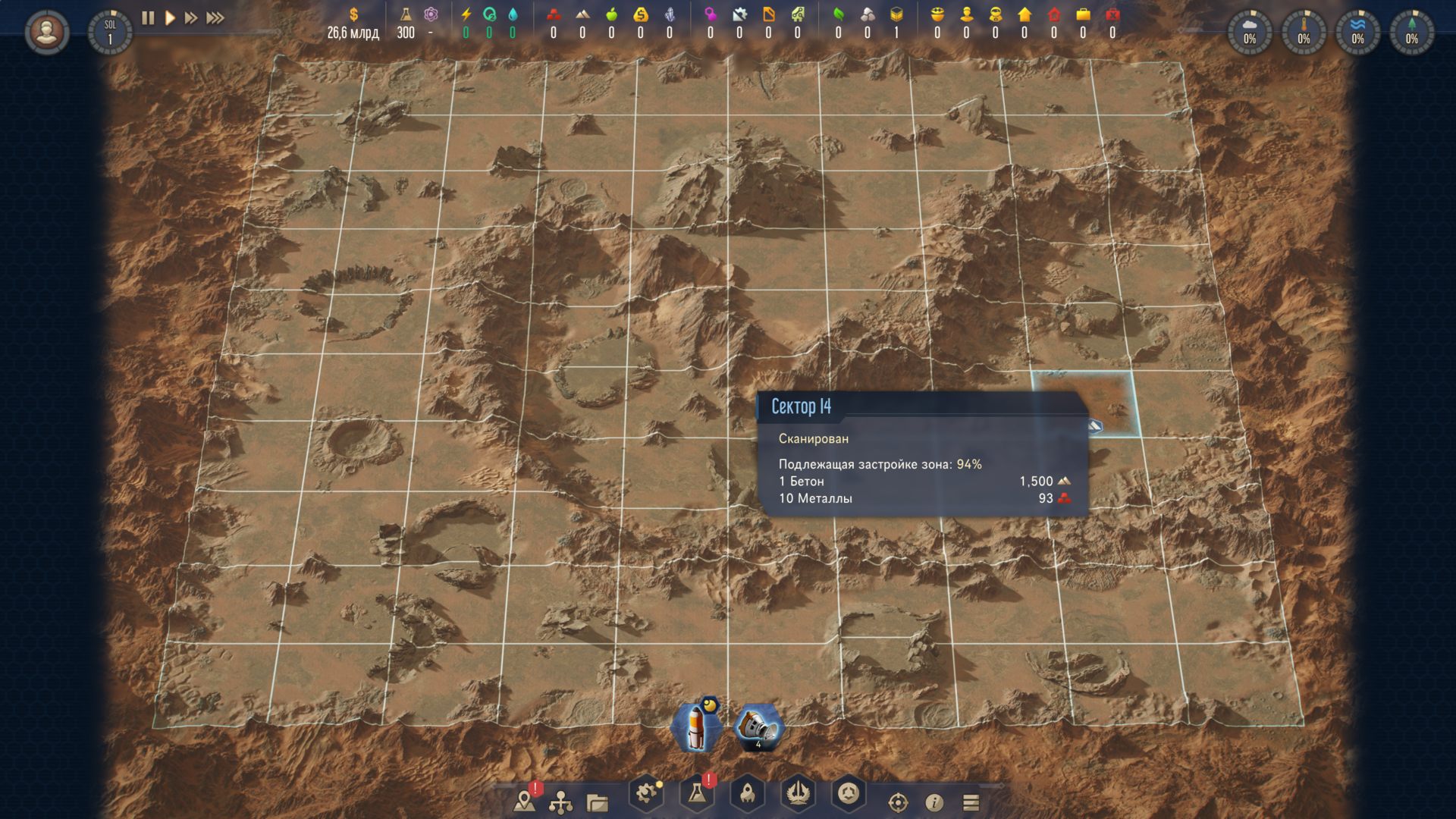Image resolution: width=1456 pixels, height=819 pixels.
Task: Open the build menu gear hexagon
Action: coord(646,794)
